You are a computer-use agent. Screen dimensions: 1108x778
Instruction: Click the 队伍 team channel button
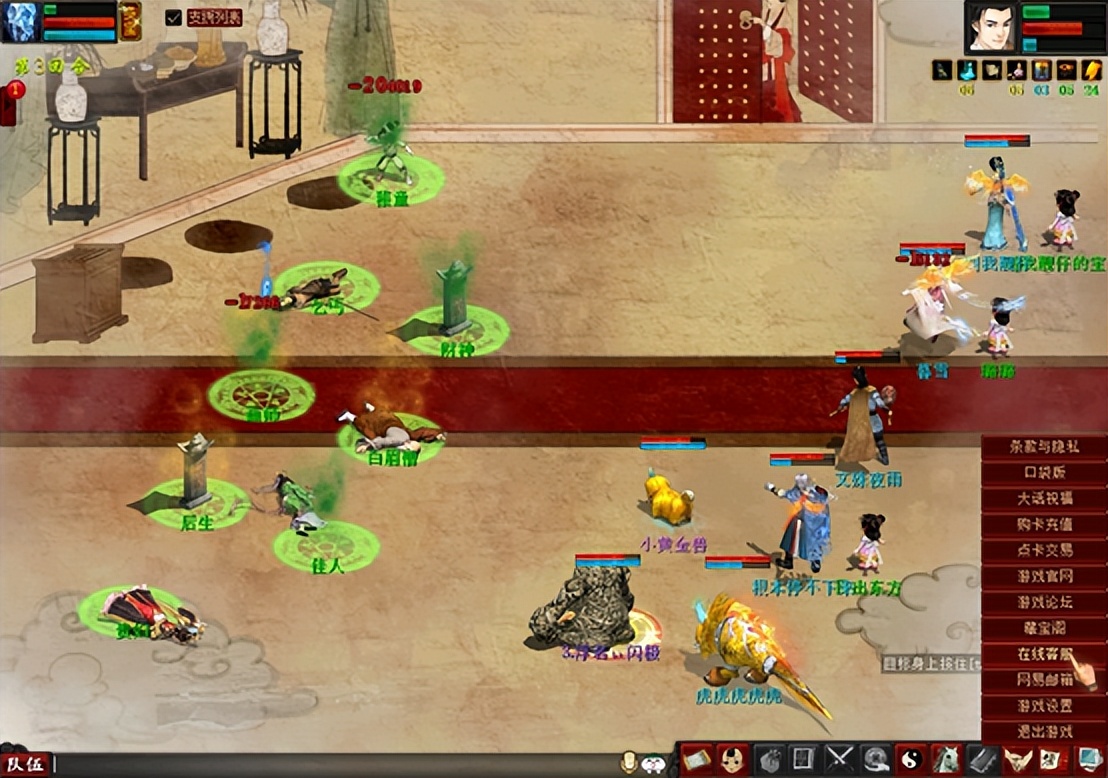tap(25, 766)
